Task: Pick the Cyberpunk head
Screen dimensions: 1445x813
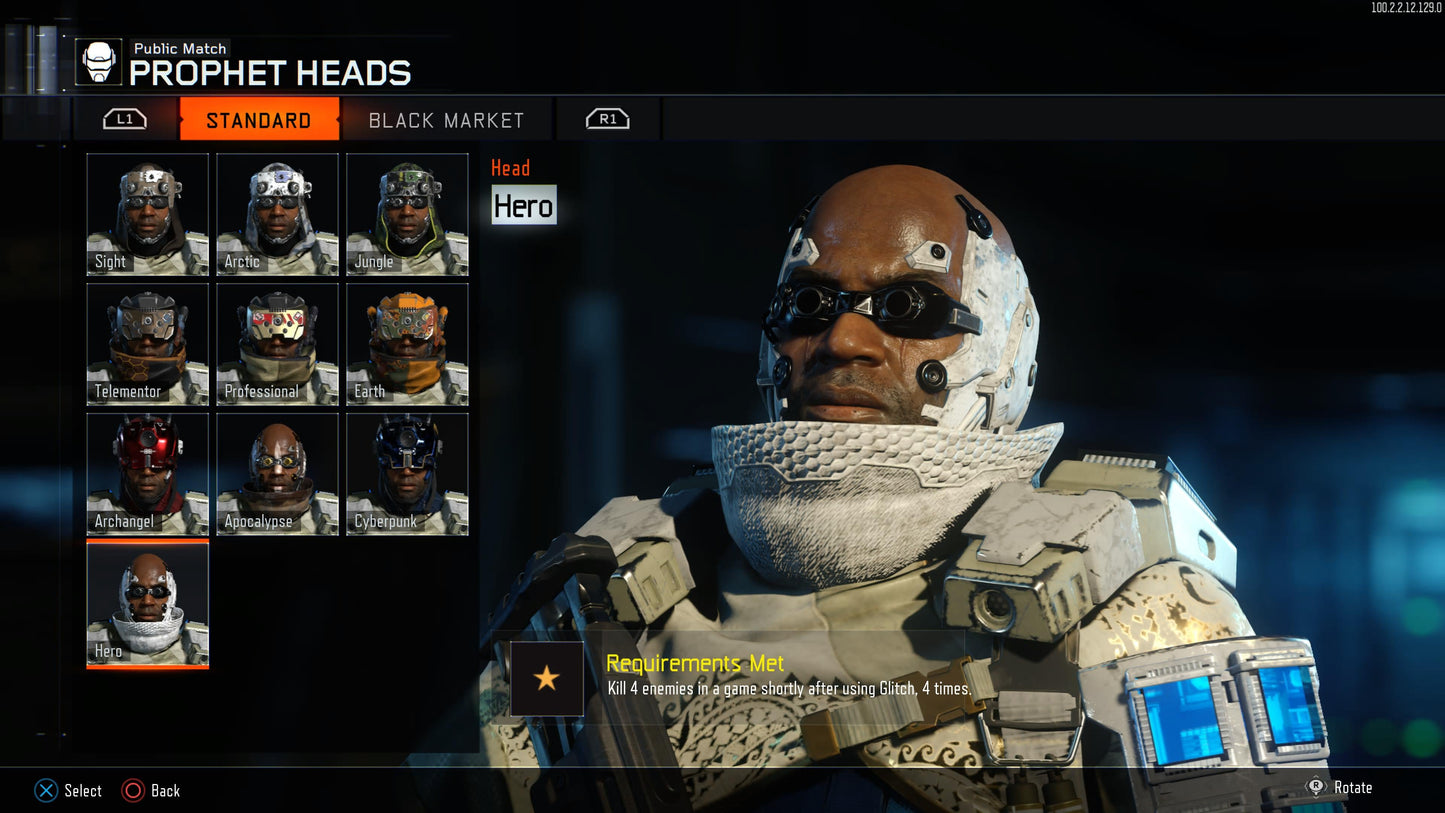Action: point(407,474)
